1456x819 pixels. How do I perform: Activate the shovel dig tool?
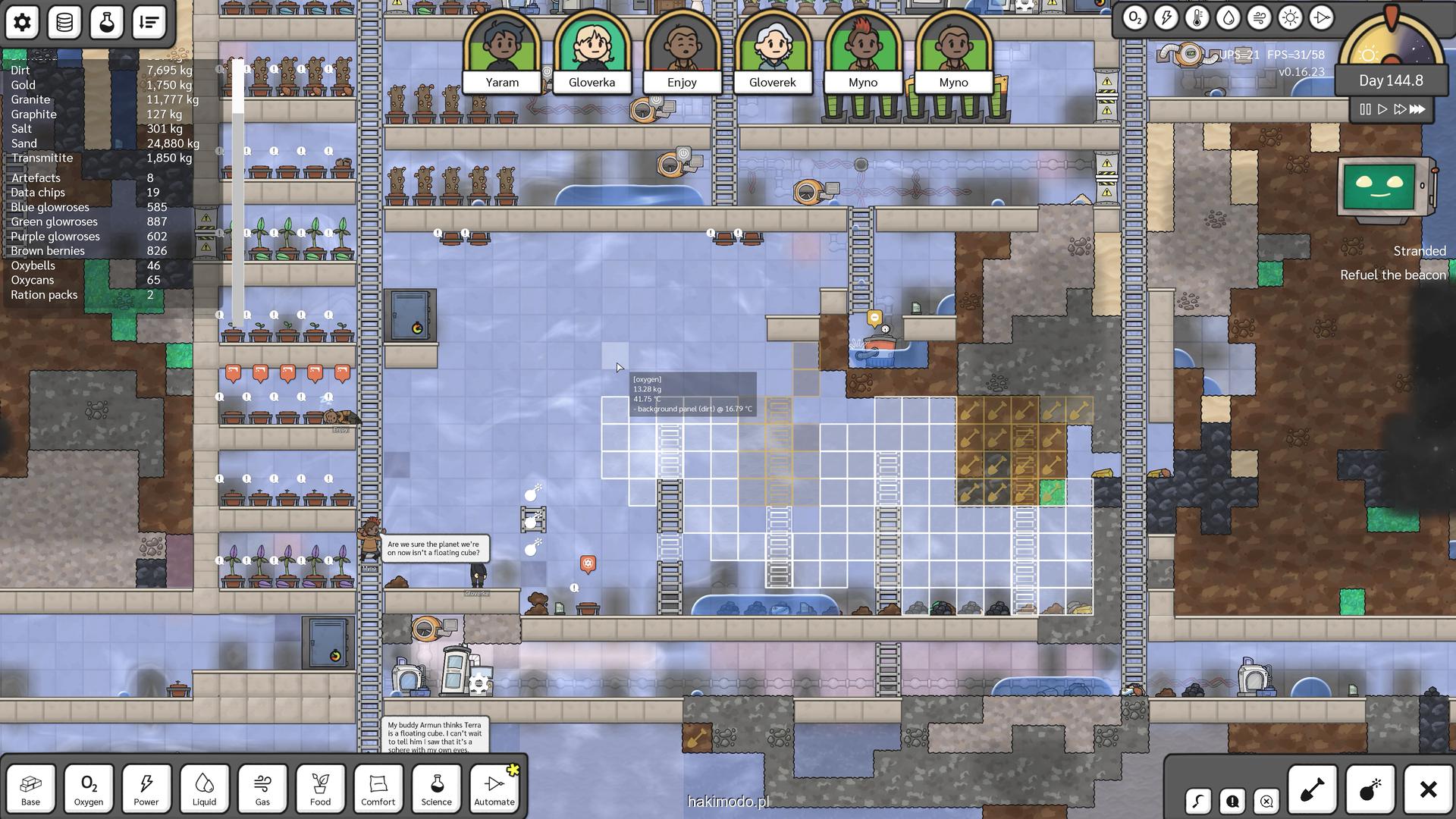click(x=1313, y=789)
